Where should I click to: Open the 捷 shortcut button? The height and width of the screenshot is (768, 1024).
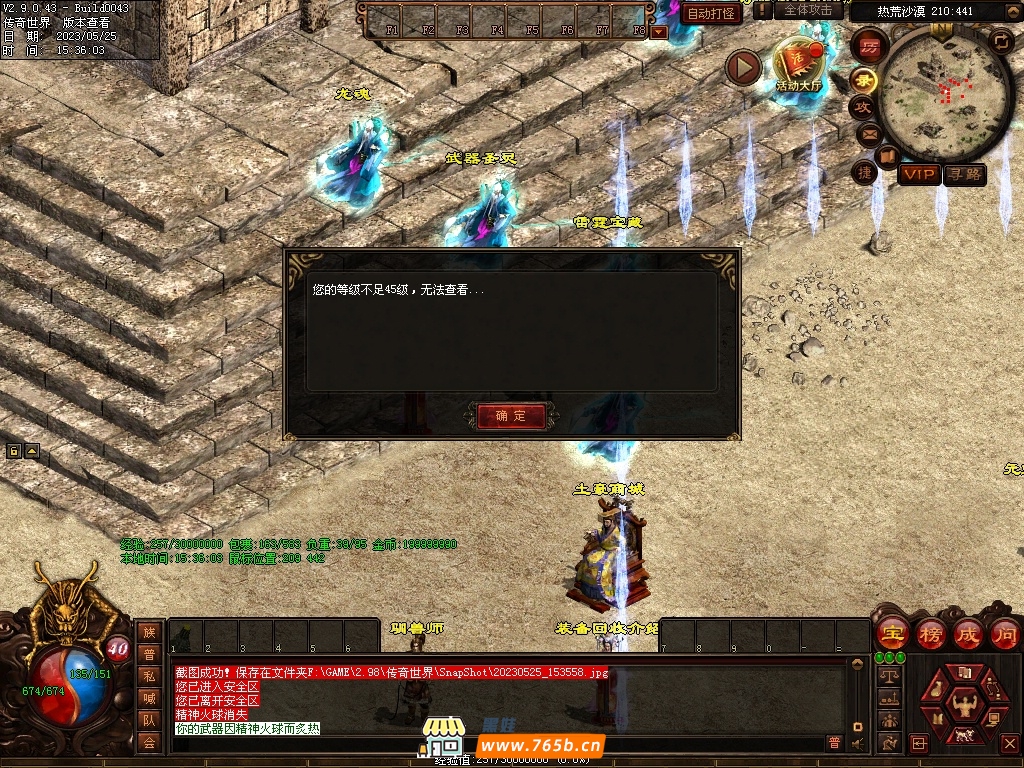coord(864,172)
